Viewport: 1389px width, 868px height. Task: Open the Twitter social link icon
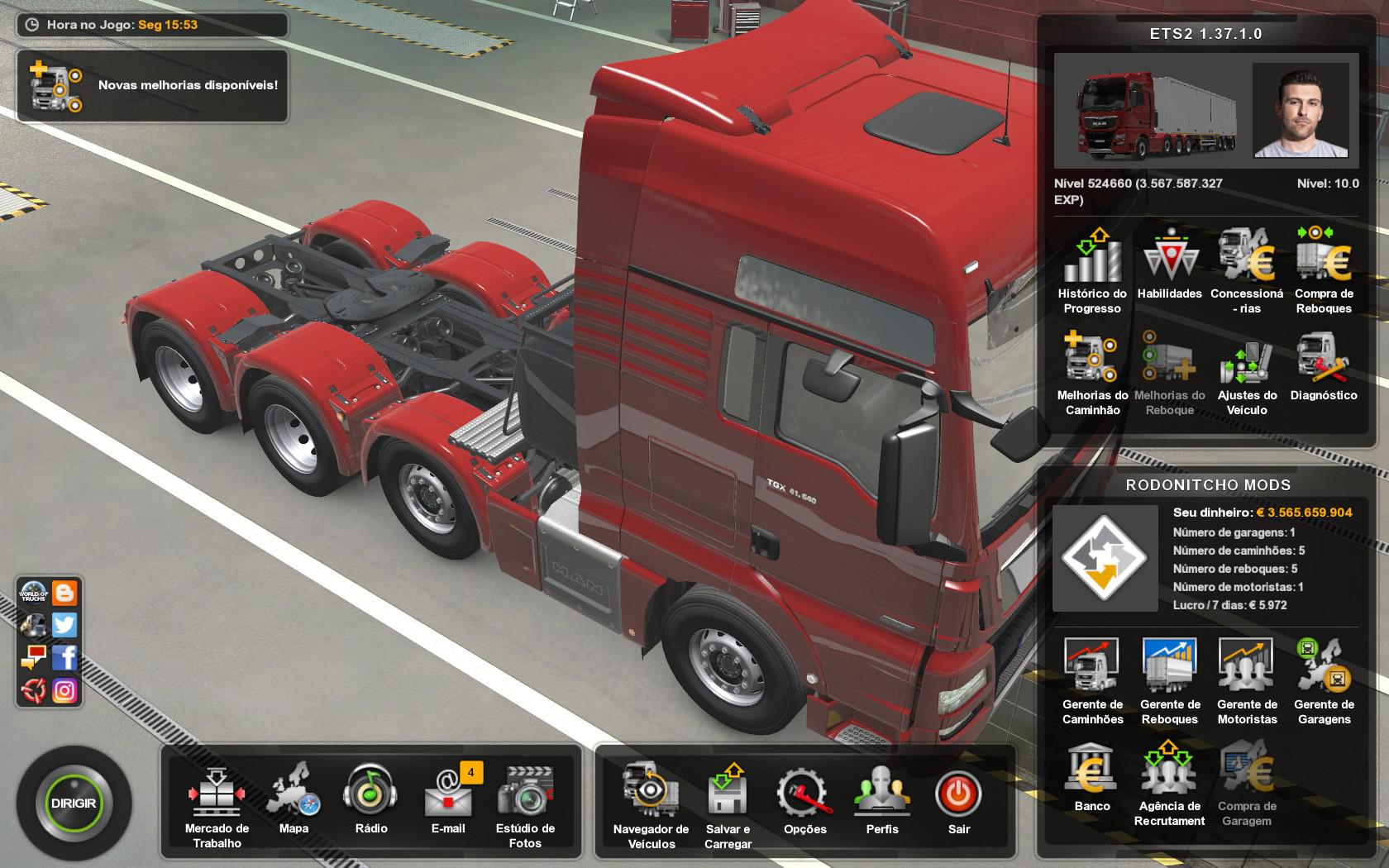(64, 625)
